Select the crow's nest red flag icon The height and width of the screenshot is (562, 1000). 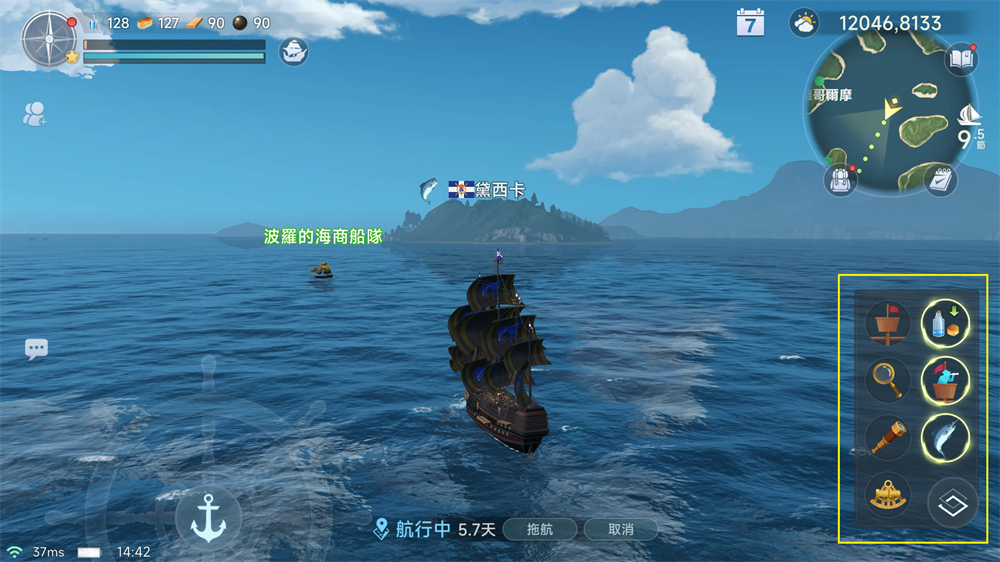(x=887, y=323)
